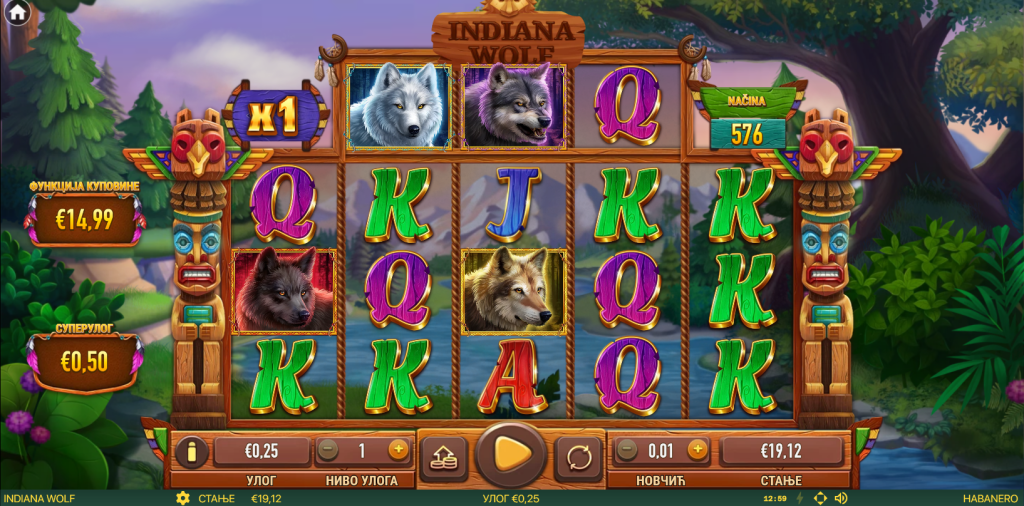The height and width of the screenshot is (506, 1024).
Task: Set max bet with the coin stack button
Action: point(443,457)
